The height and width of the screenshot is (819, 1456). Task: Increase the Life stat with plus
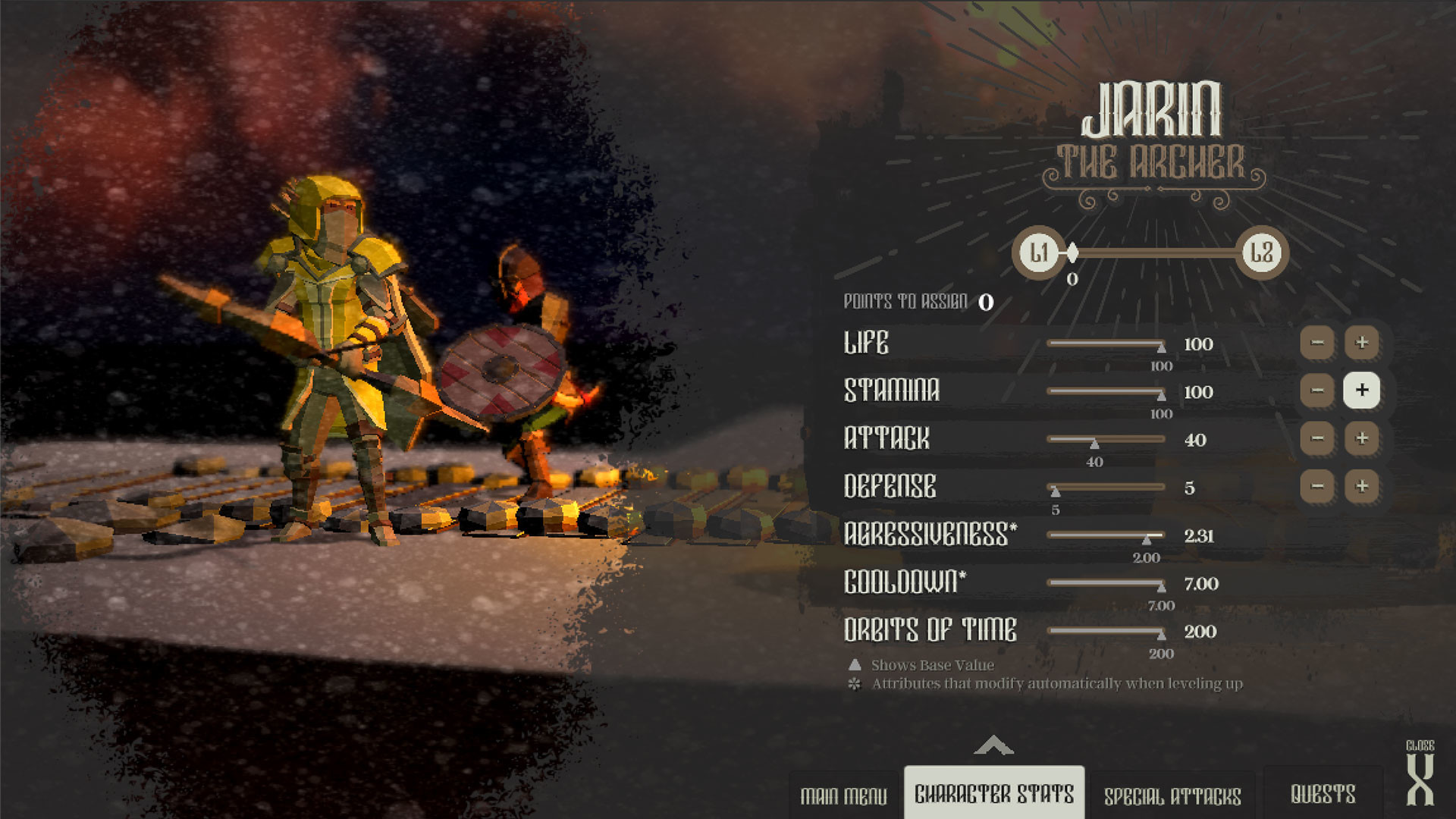1361,343
